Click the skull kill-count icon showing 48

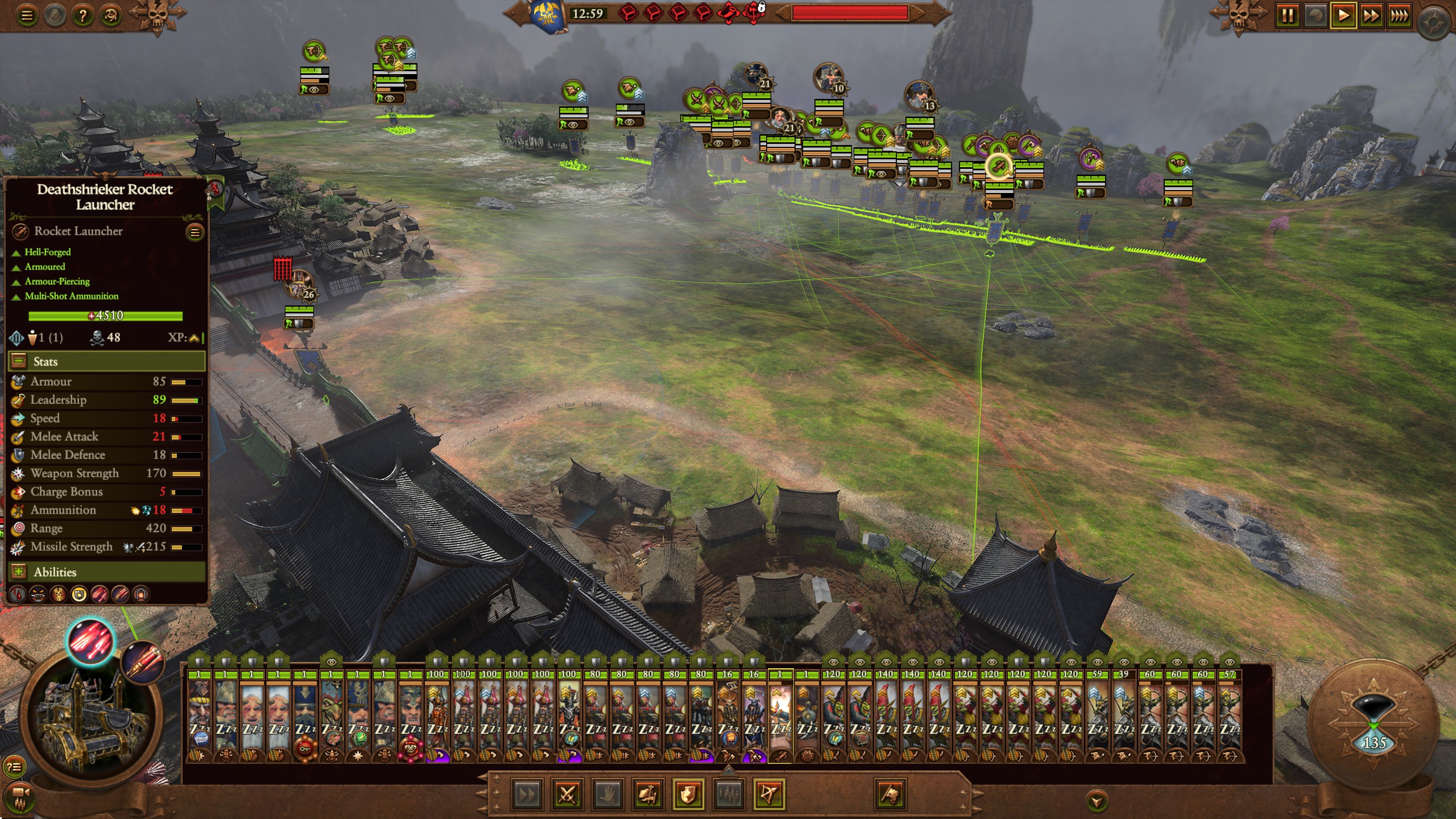click(x=97, y=337)
